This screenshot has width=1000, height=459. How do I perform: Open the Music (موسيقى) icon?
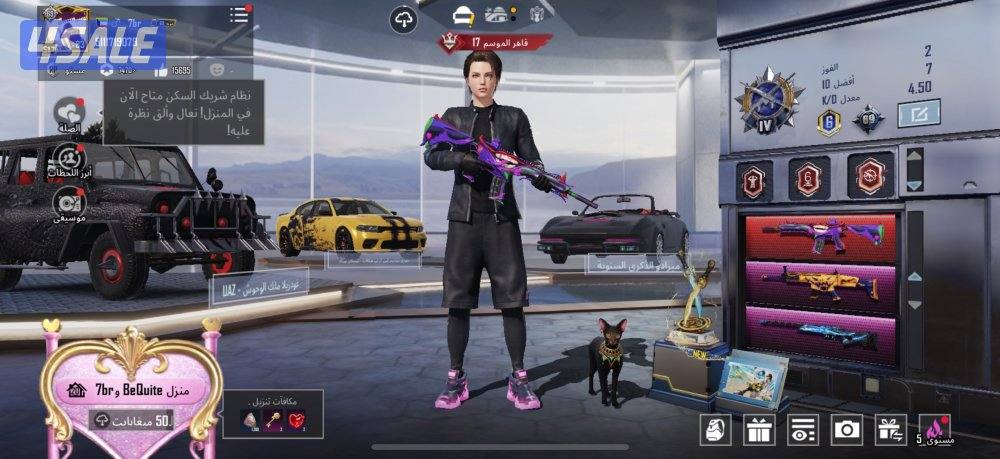tap(68, 203)
